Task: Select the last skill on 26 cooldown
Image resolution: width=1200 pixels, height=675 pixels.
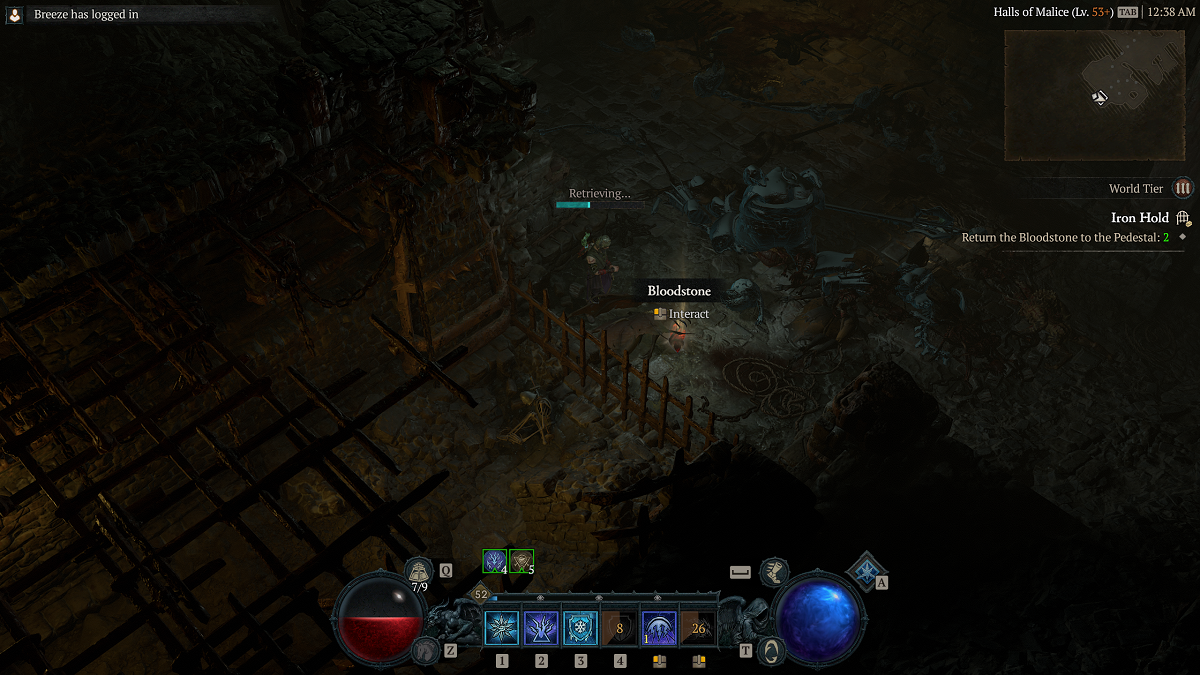Action: tap(698, 628)
